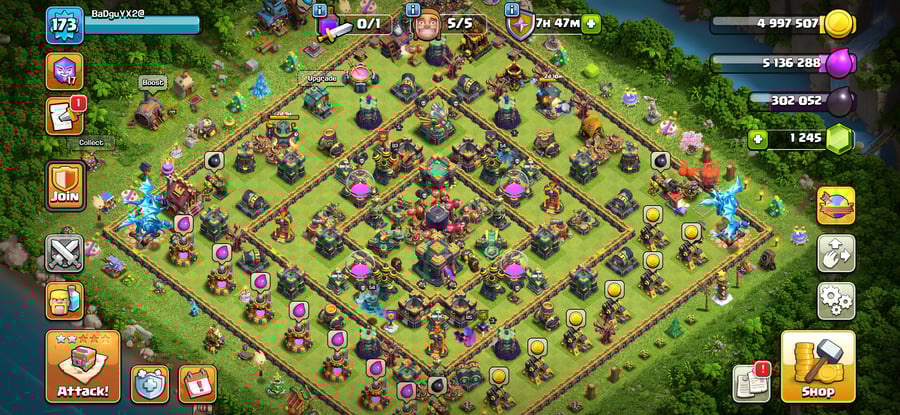Open the level 173 player profile
This screenshot has height=415, width=900.
(x=64, y=24)
